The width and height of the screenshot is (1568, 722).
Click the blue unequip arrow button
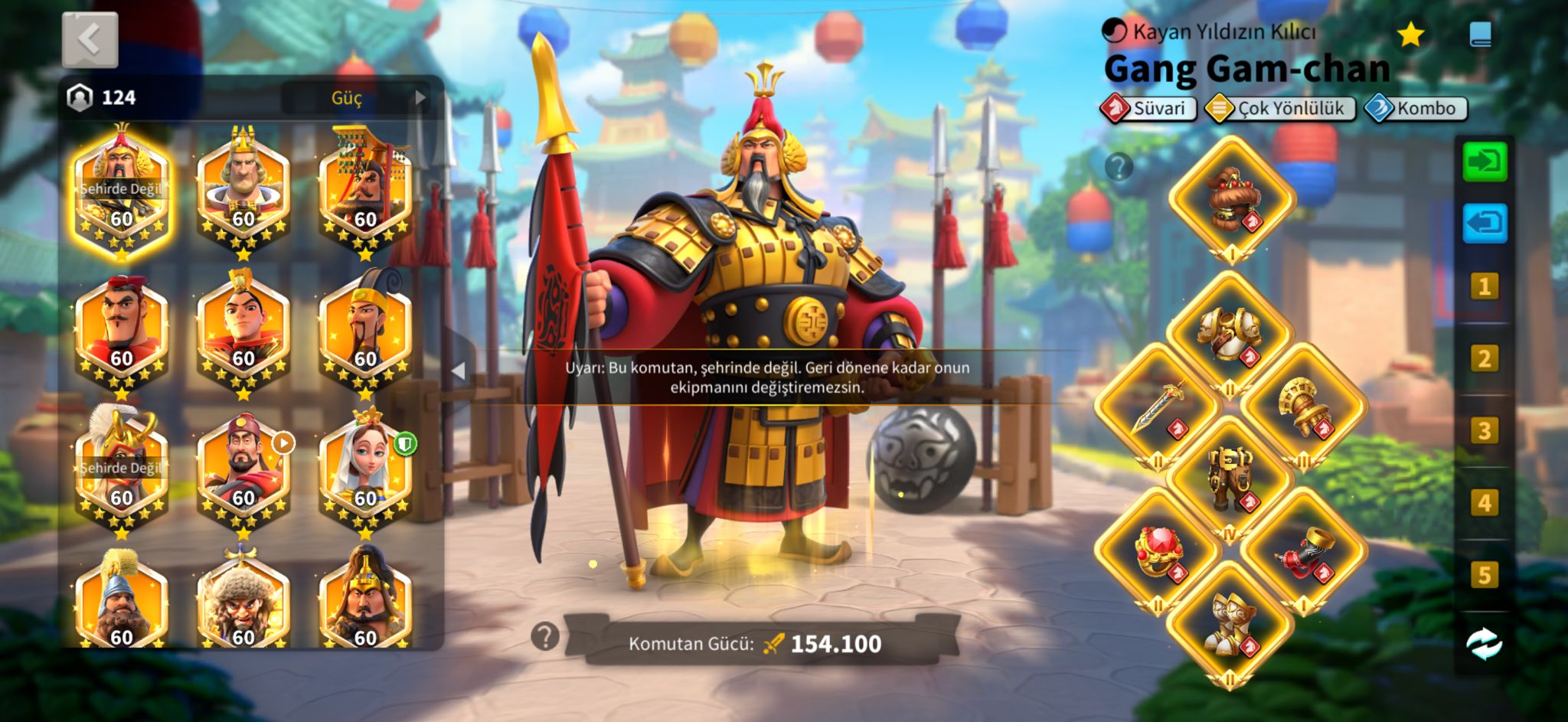click(x=1485, y=224)
